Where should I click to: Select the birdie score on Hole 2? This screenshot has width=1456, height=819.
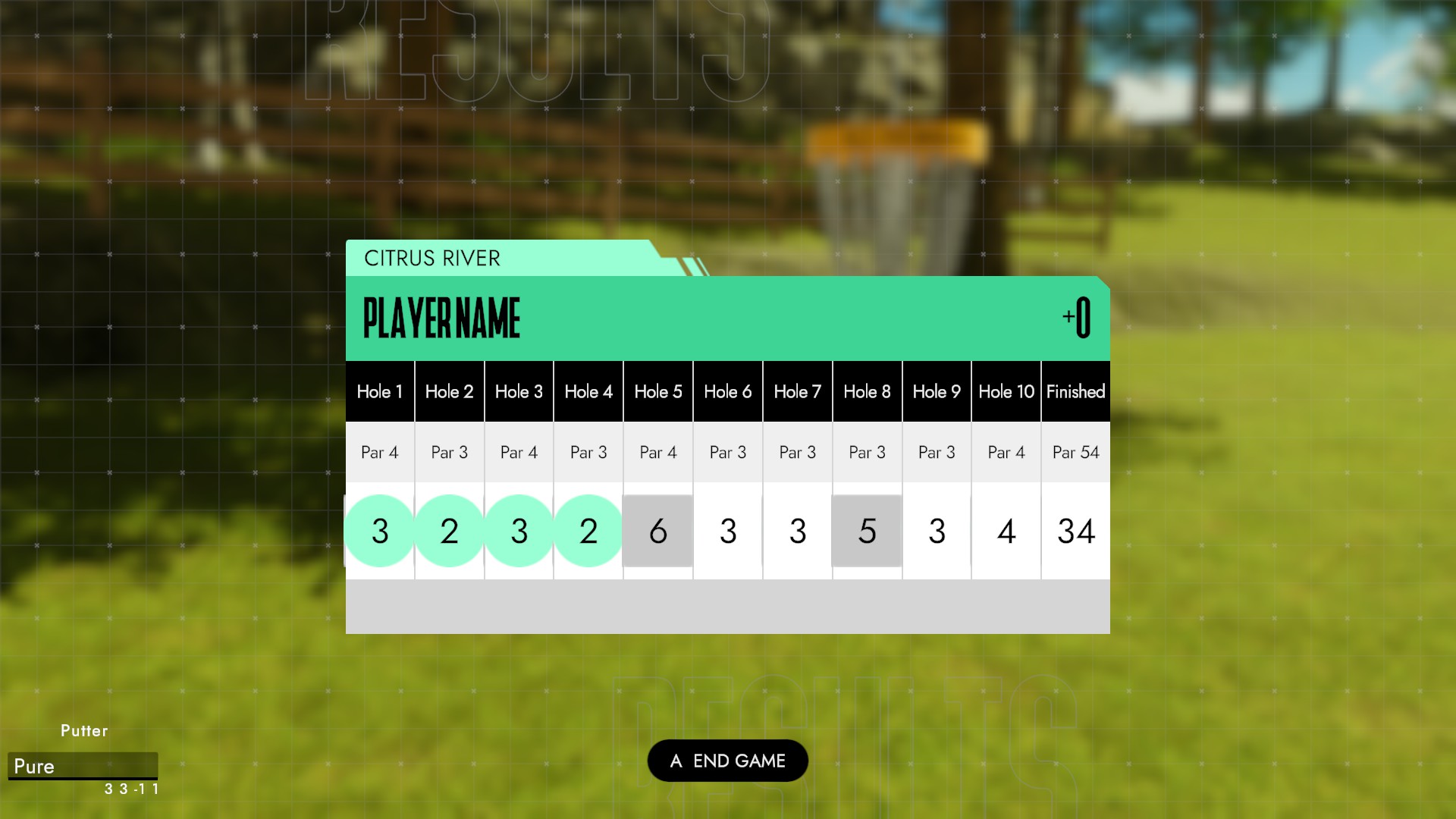coord(449,531)
